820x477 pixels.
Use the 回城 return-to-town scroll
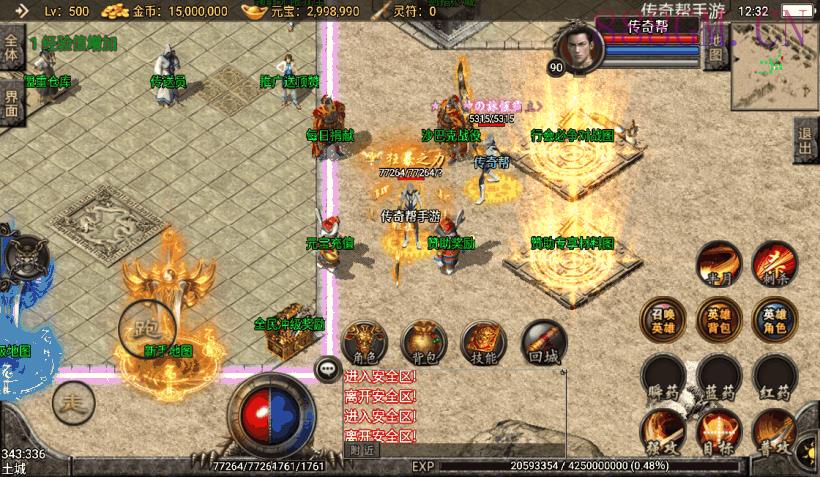543,343
